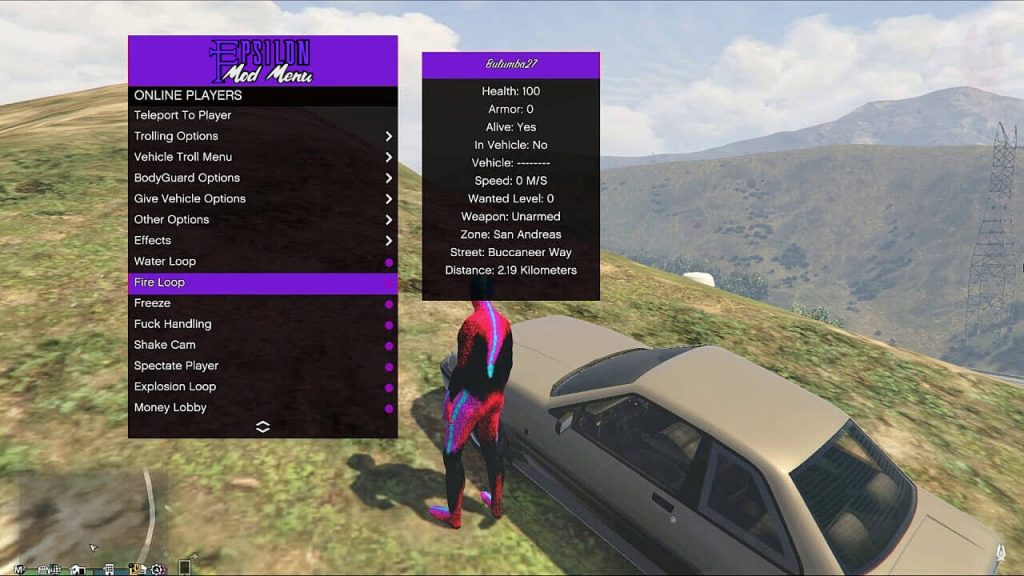
Task: Toggle the Fuck Handling option
Action: (173, 324)
